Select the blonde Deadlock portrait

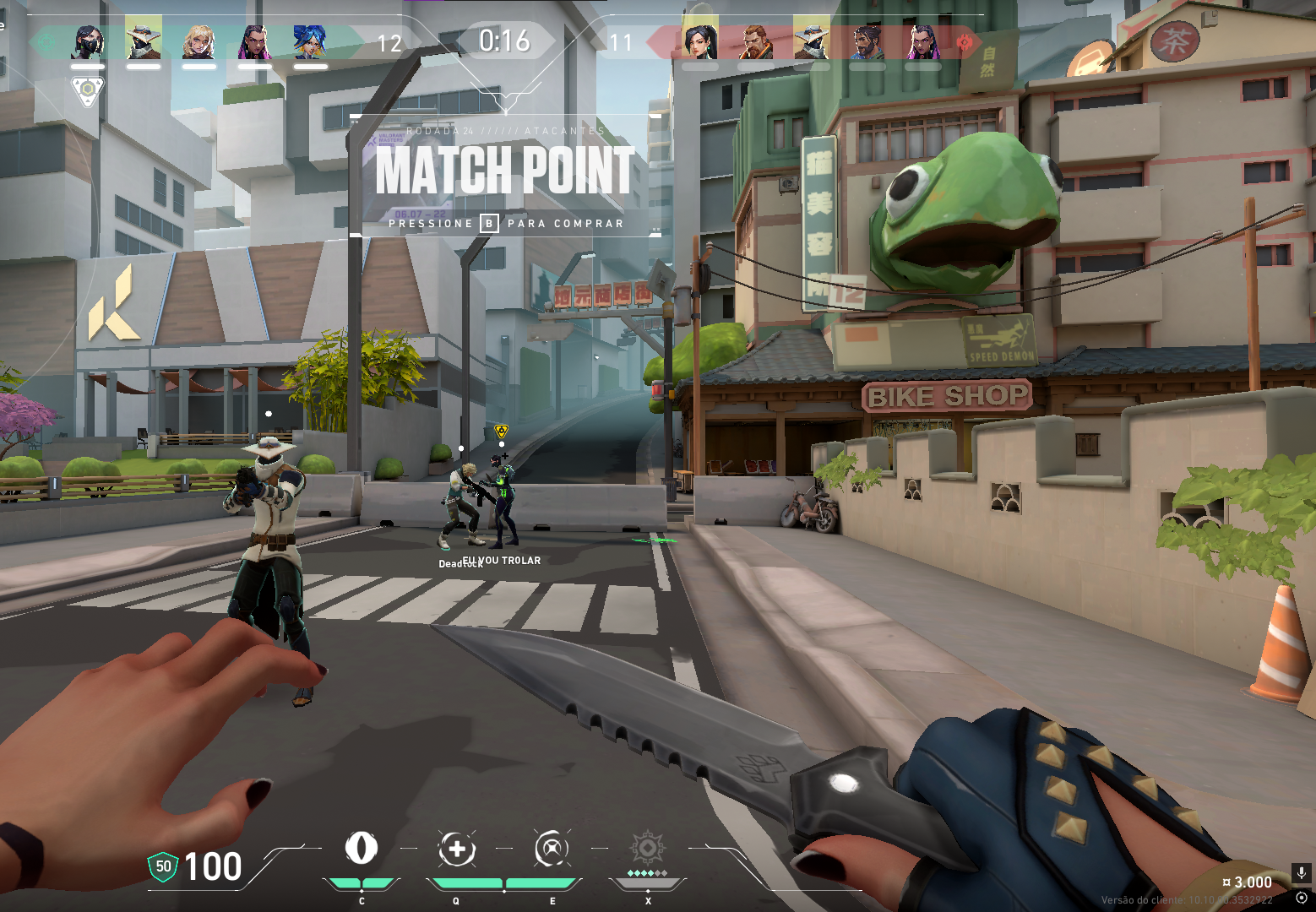coord(199,41)
